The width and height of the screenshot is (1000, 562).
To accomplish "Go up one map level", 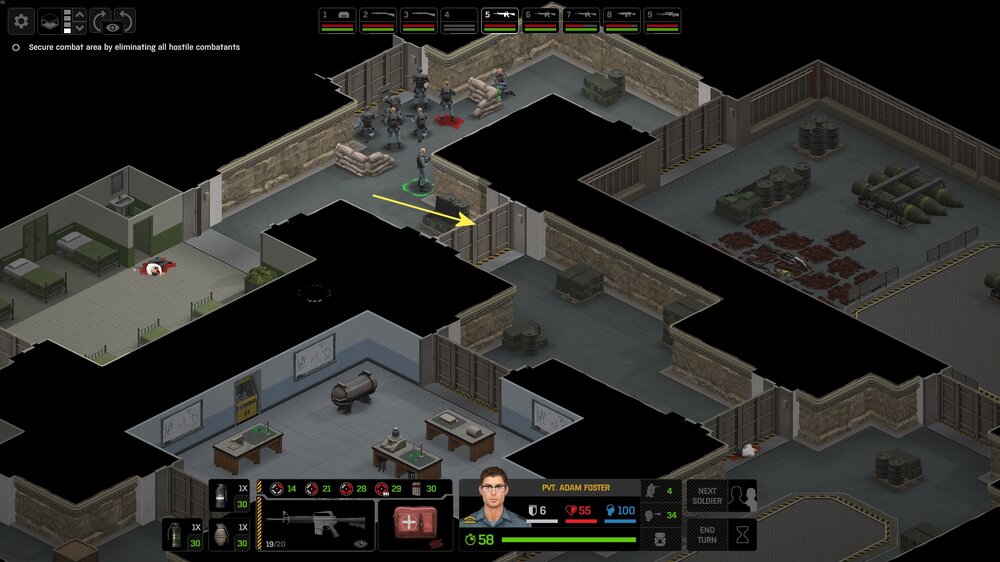I will [x=81, y=13].
